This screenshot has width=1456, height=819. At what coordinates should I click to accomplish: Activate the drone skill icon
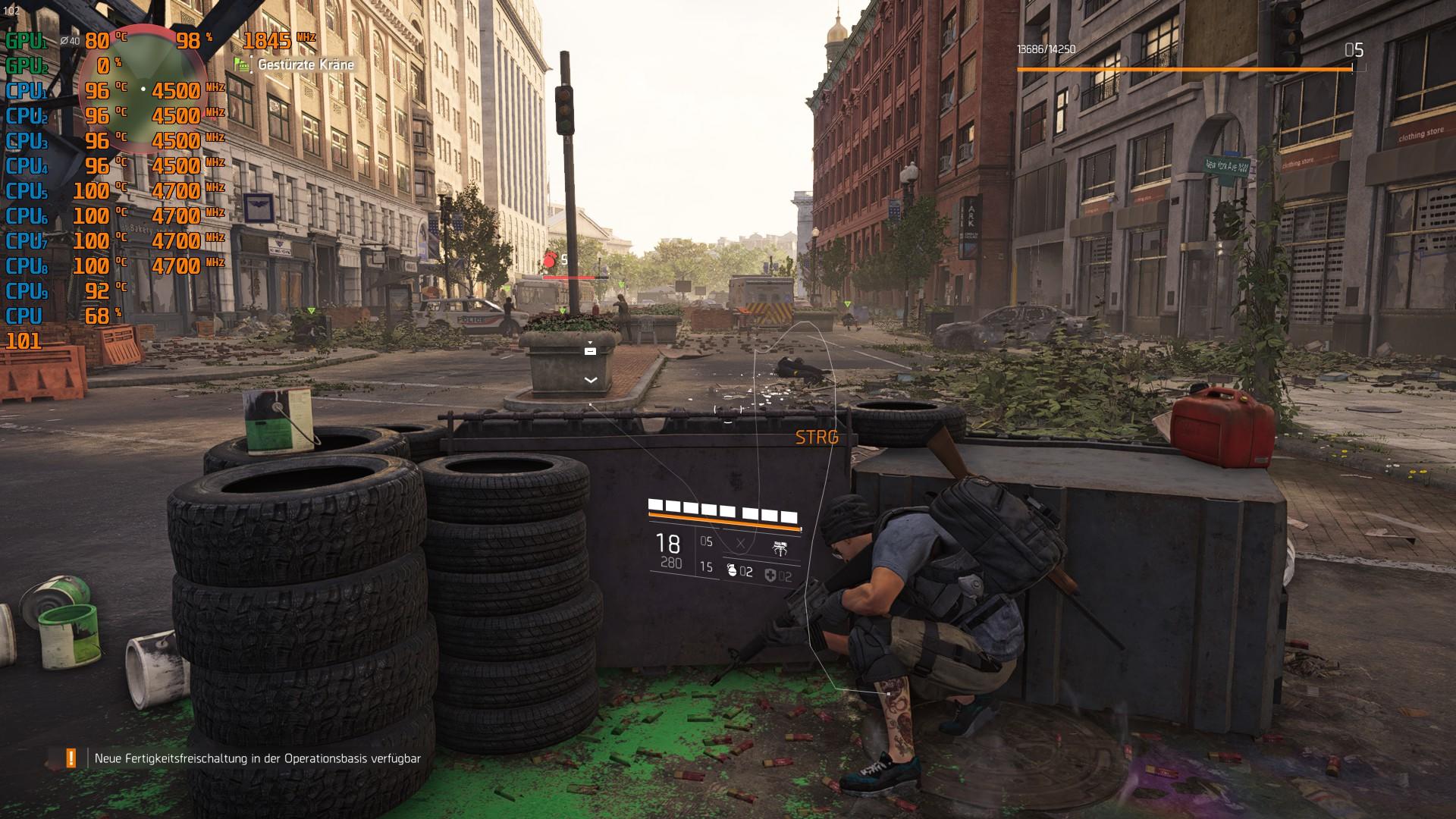[x=779, y=547]
